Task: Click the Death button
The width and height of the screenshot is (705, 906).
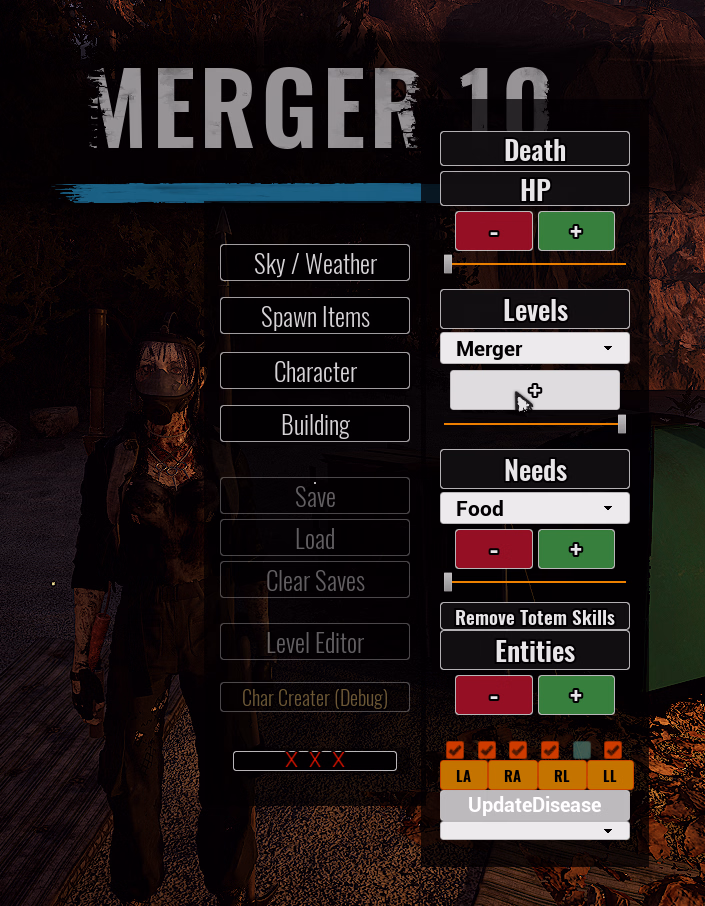Action: pos(534,150)
